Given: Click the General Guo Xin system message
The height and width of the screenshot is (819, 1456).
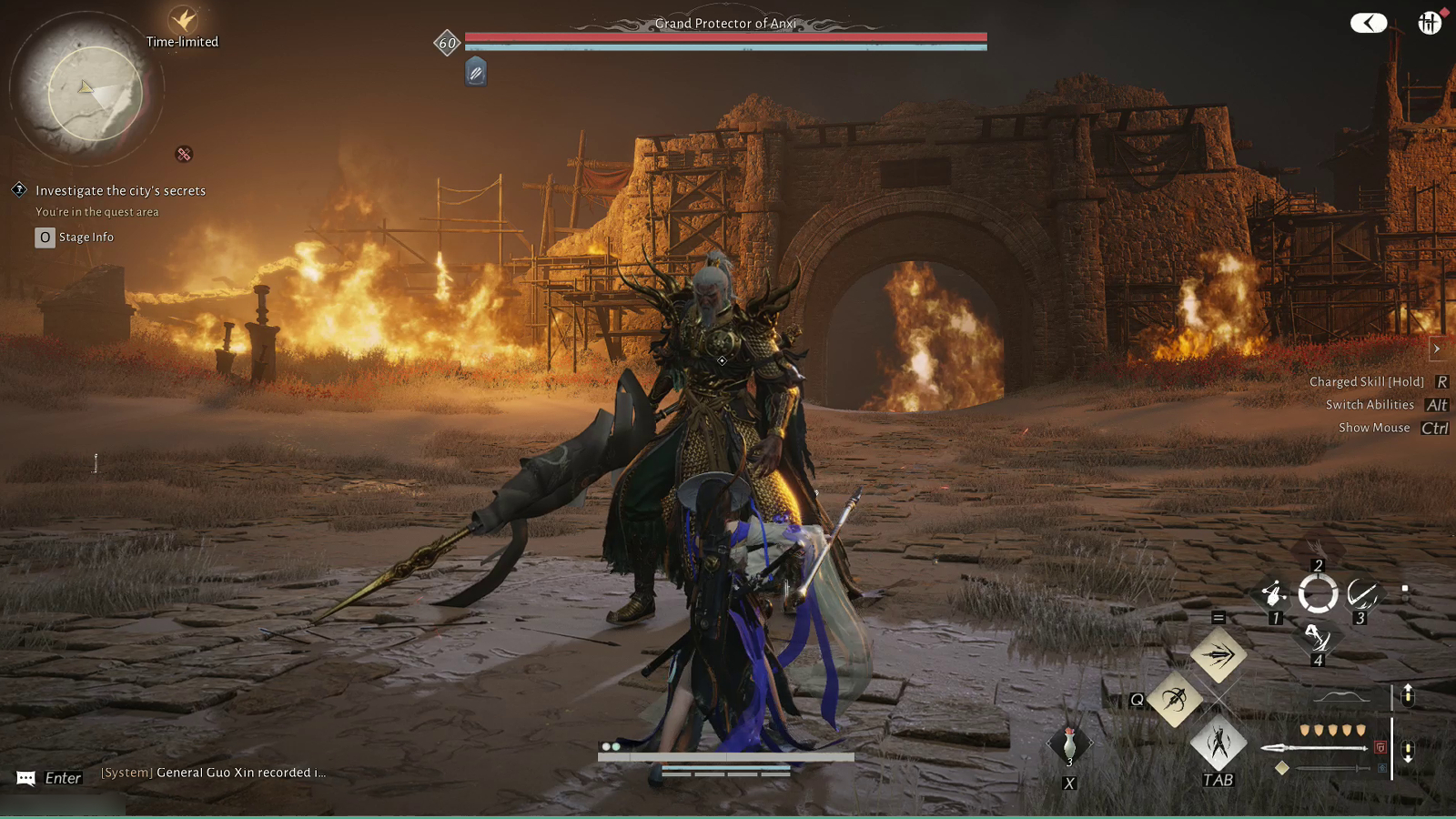Looking at the screenshot, I should pyautogui.click(x=213, y=773).
